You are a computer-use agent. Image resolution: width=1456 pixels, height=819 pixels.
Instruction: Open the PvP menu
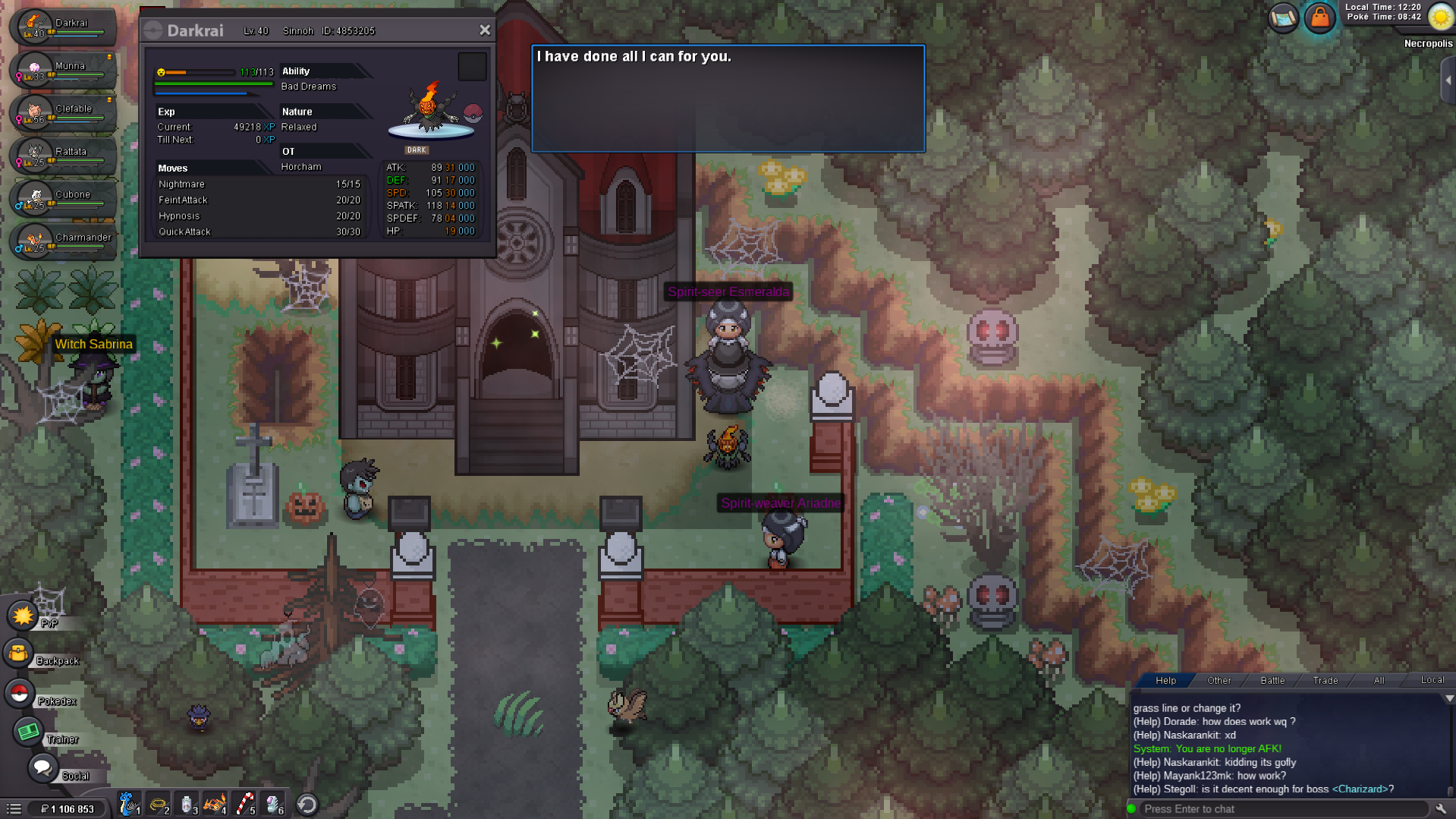[24, 616]
